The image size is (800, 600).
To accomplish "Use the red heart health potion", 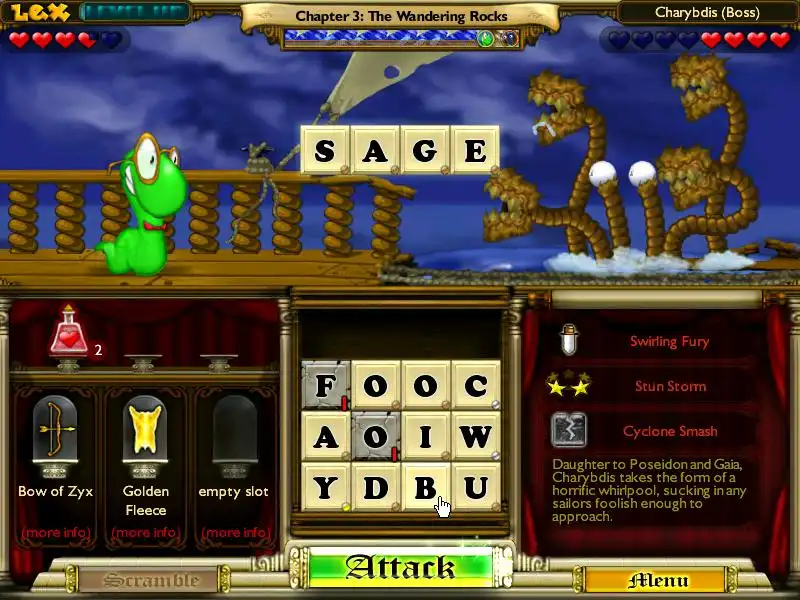I will (70, 335).
